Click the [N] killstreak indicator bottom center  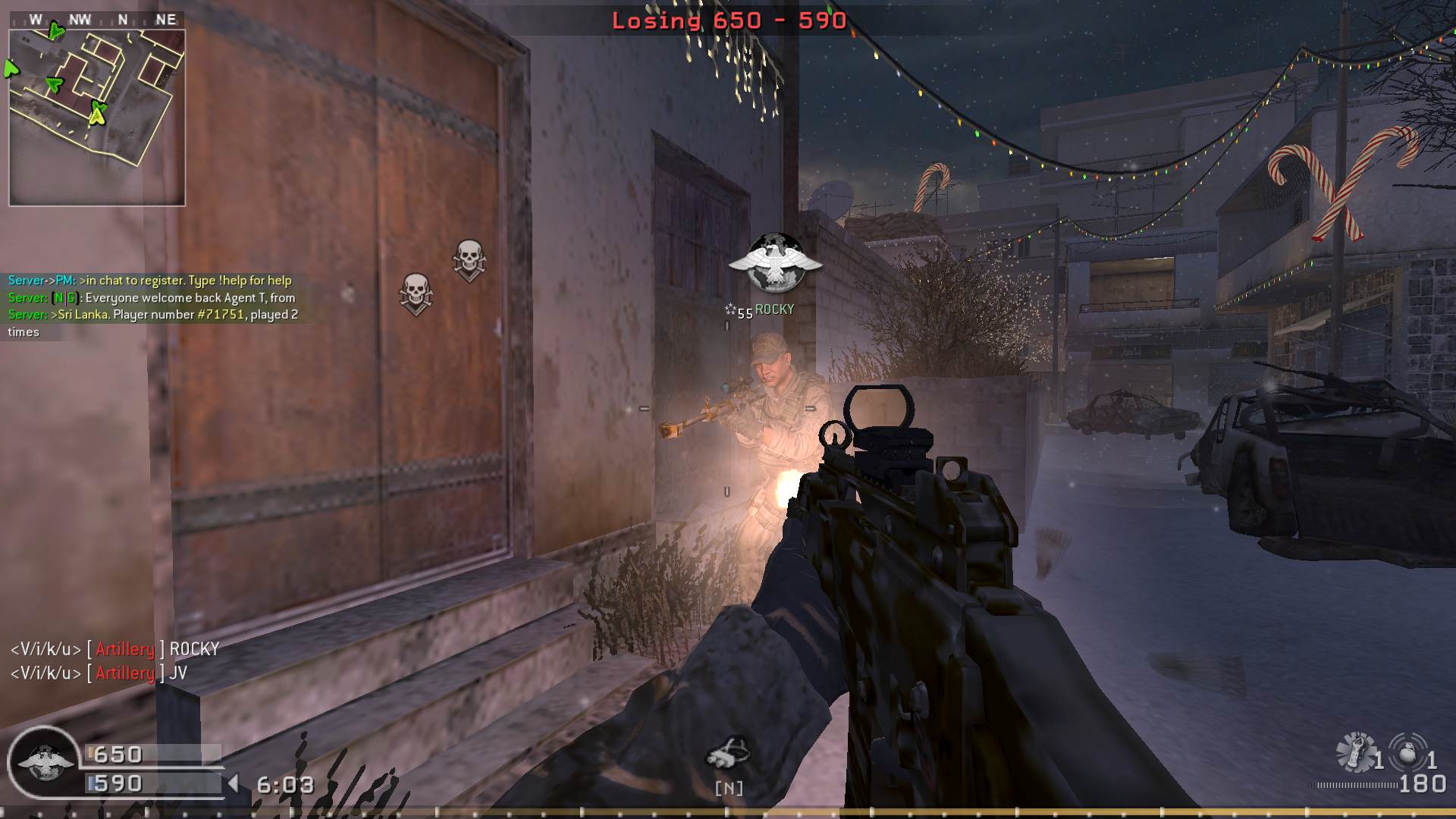click(727, 789)
